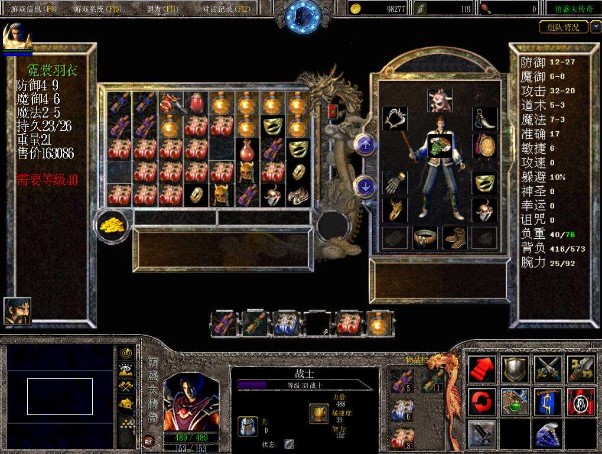Select the down arrow button beside equipment
Viewport: 602px width, 454px height.
[x=366, y=185]
